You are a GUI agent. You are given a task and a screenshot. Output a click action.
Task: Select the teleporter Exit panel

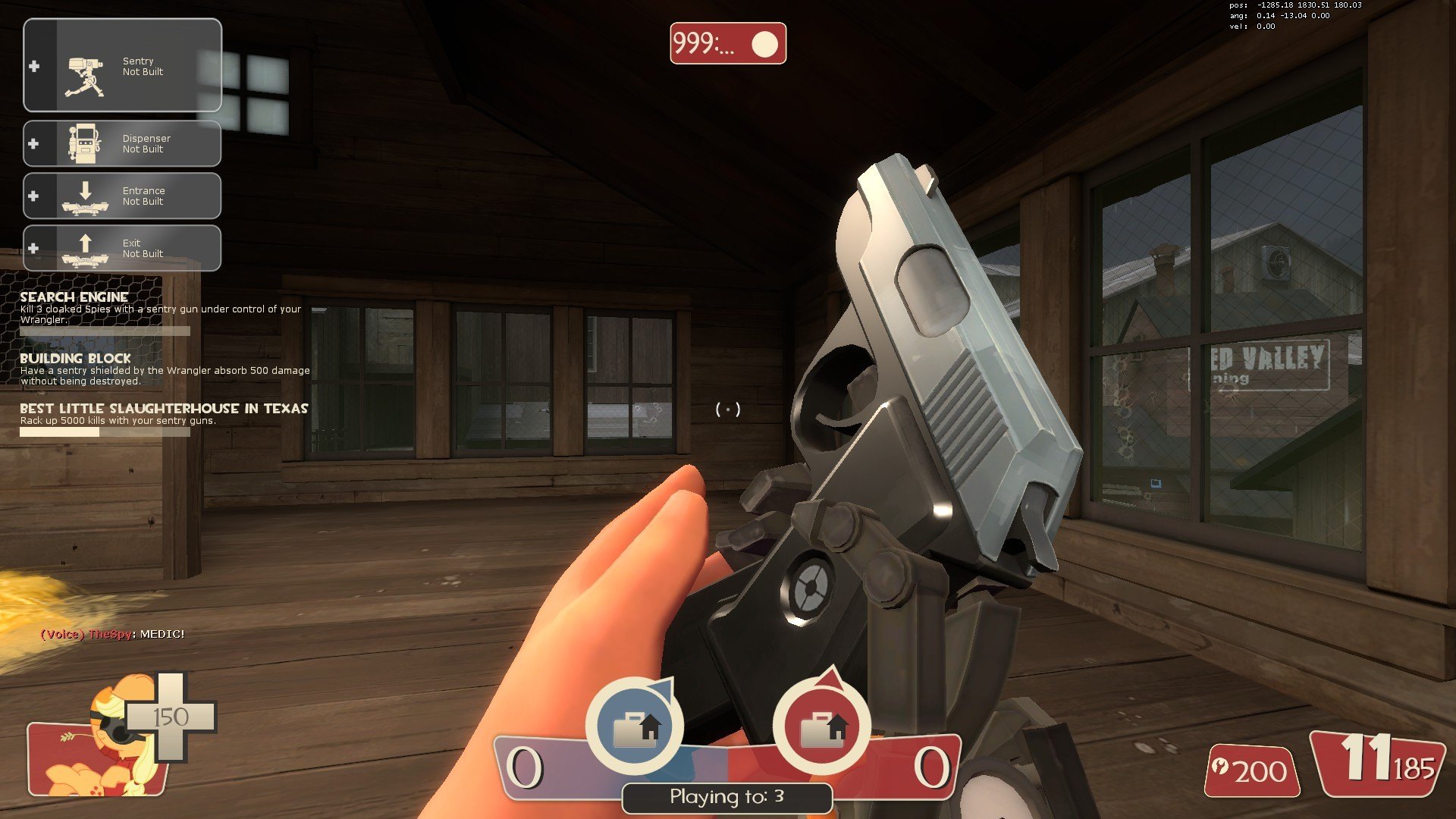pyautogui.click(x=122, y=248)
